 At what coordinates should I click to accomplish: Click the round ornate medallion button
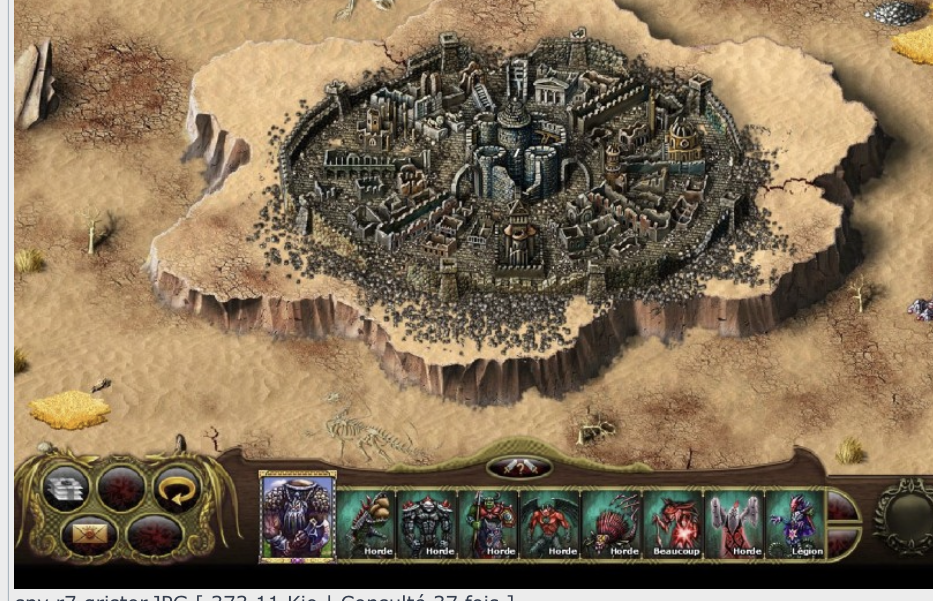[903, 516]
